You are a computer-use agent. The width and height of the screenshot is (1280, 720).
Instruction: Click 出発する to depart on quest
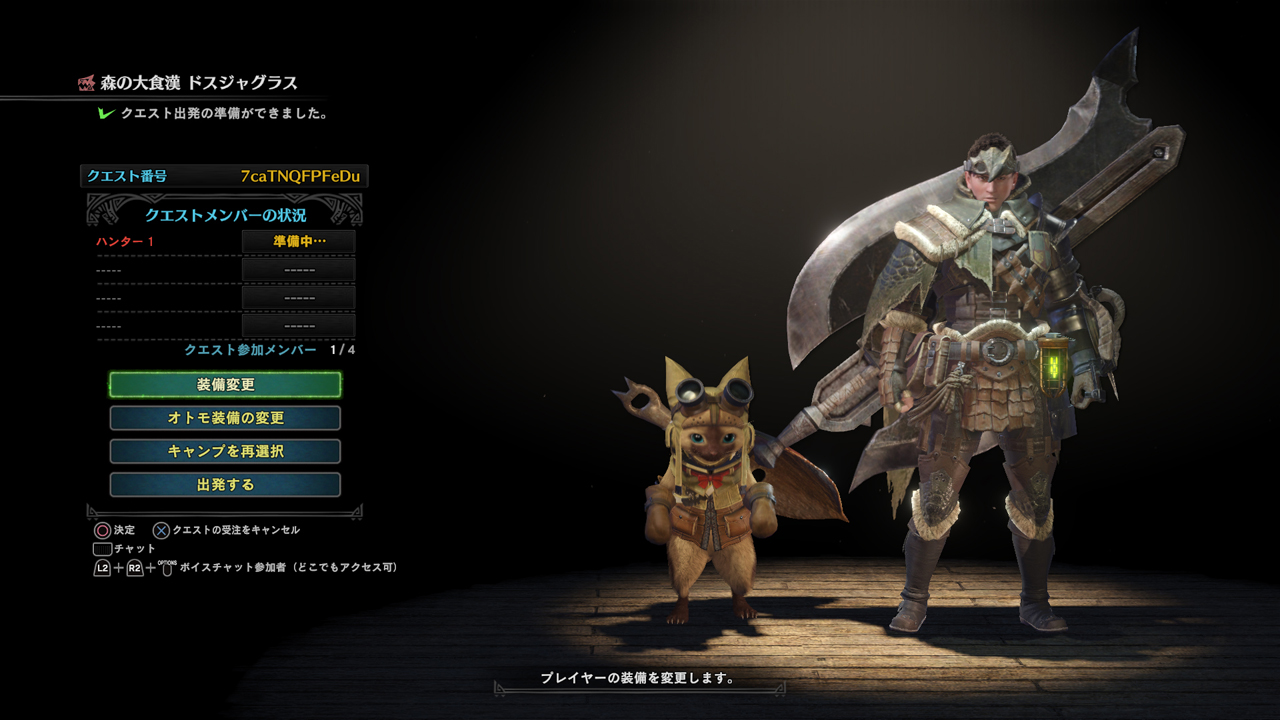pyautogui.click(x=225, y=485)
